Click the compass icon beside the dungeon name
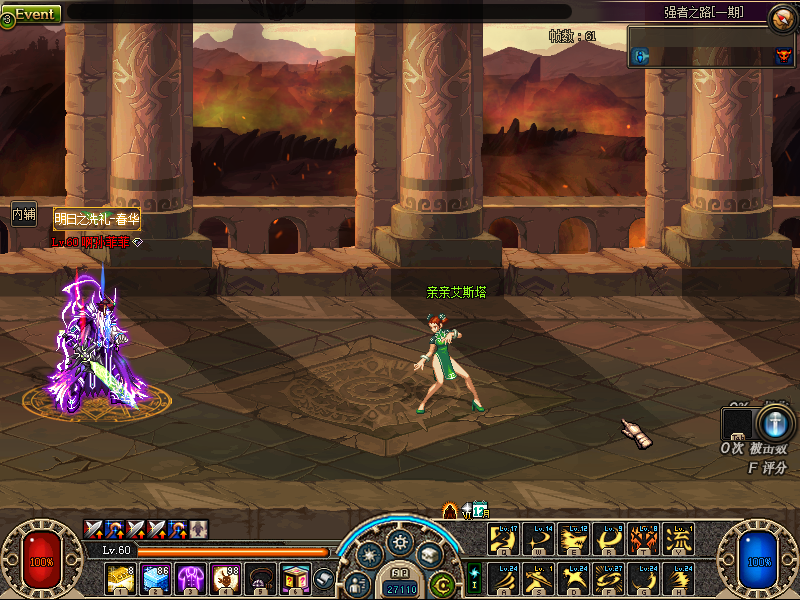This screenshot has width=800, height=600. (782, 17)
